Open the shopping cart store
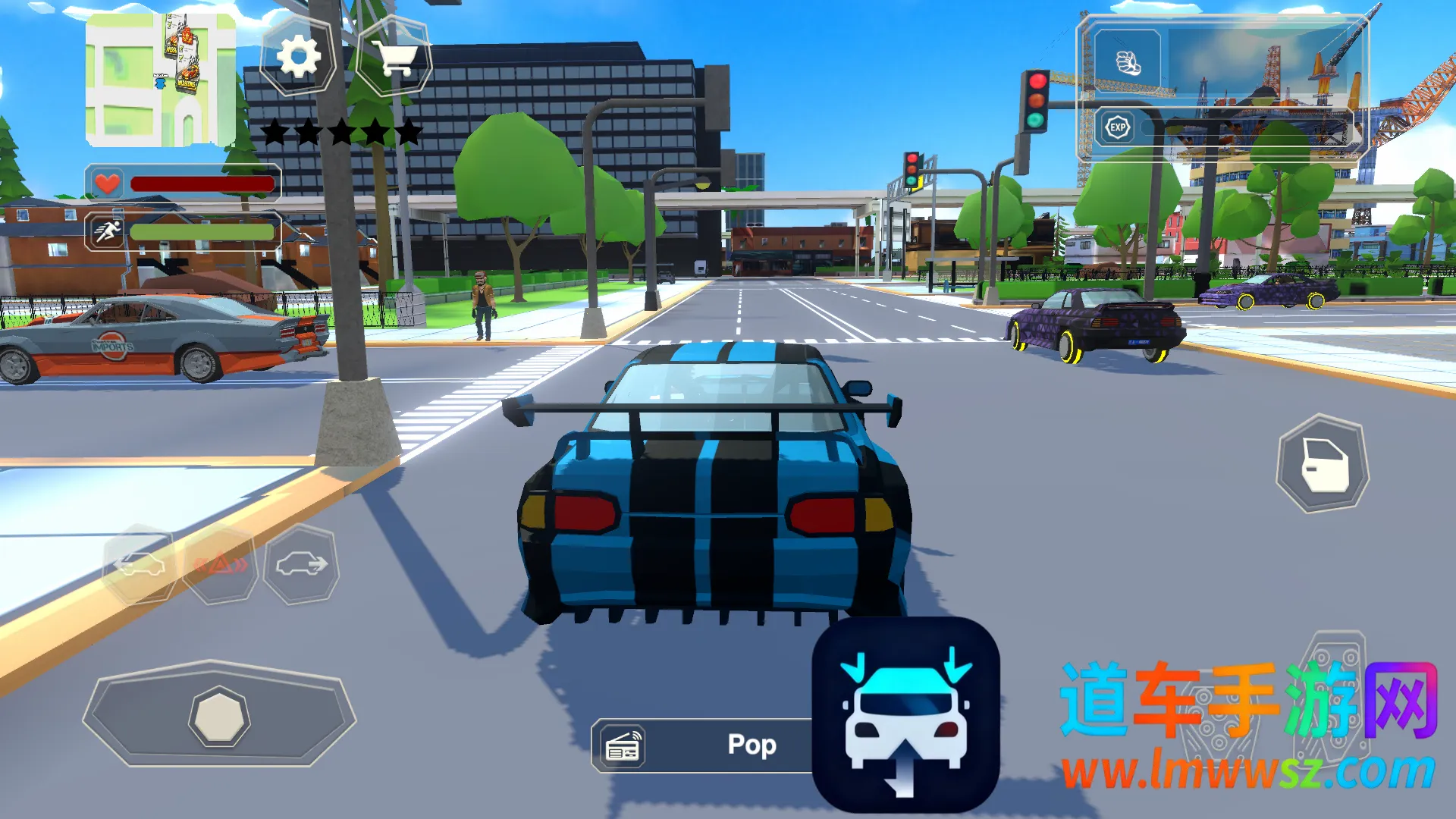 394,57
